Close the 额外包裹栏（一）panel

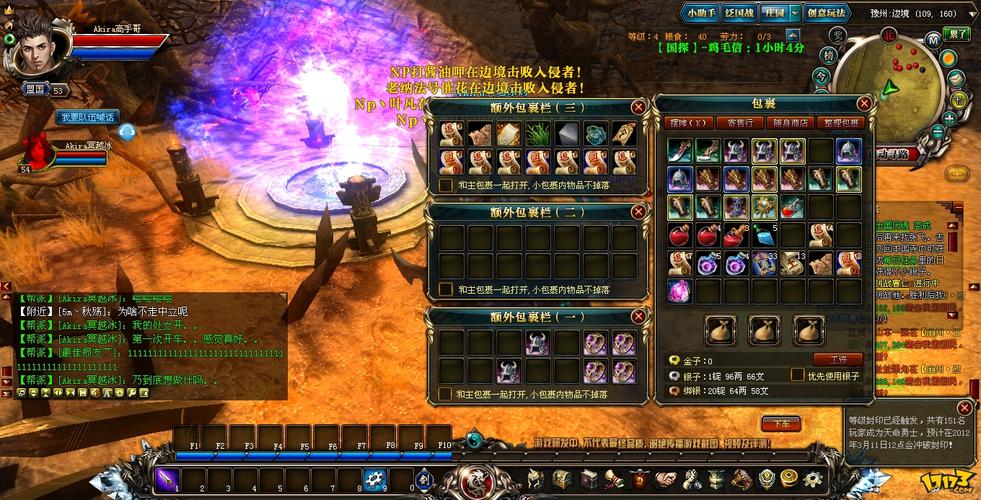pos(638,316)
